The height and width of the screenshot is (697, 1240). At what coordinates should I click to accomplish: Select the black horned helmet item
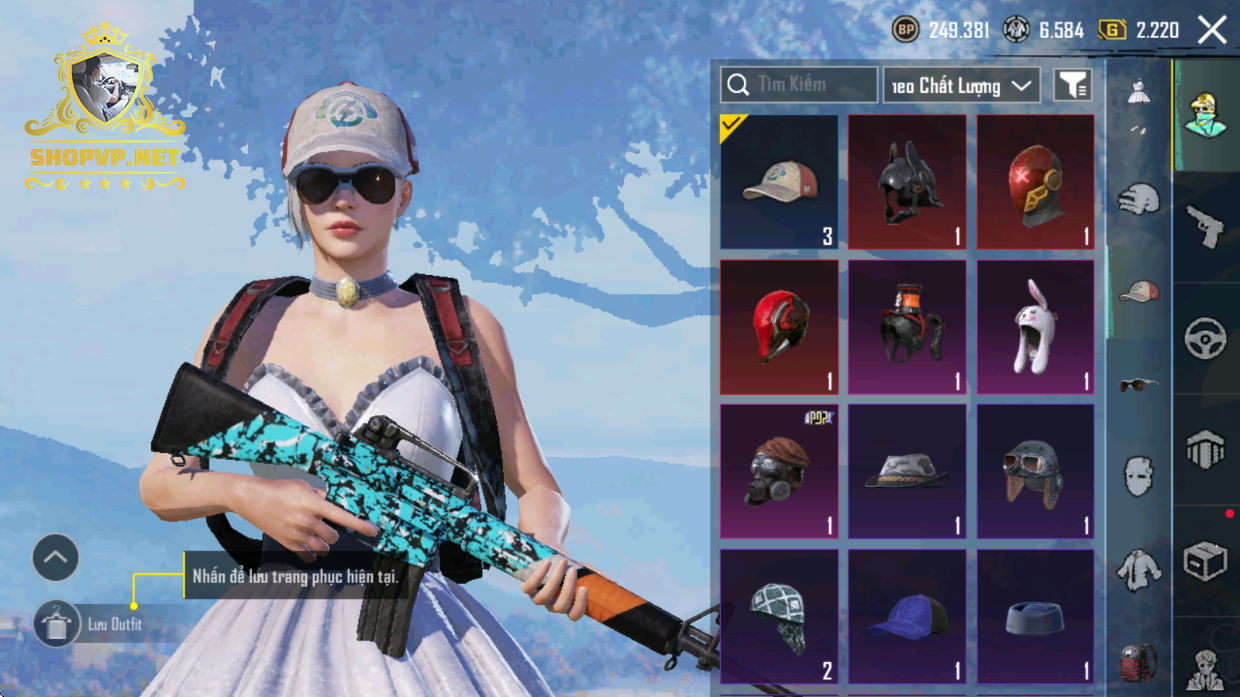(x=907, y=182)
